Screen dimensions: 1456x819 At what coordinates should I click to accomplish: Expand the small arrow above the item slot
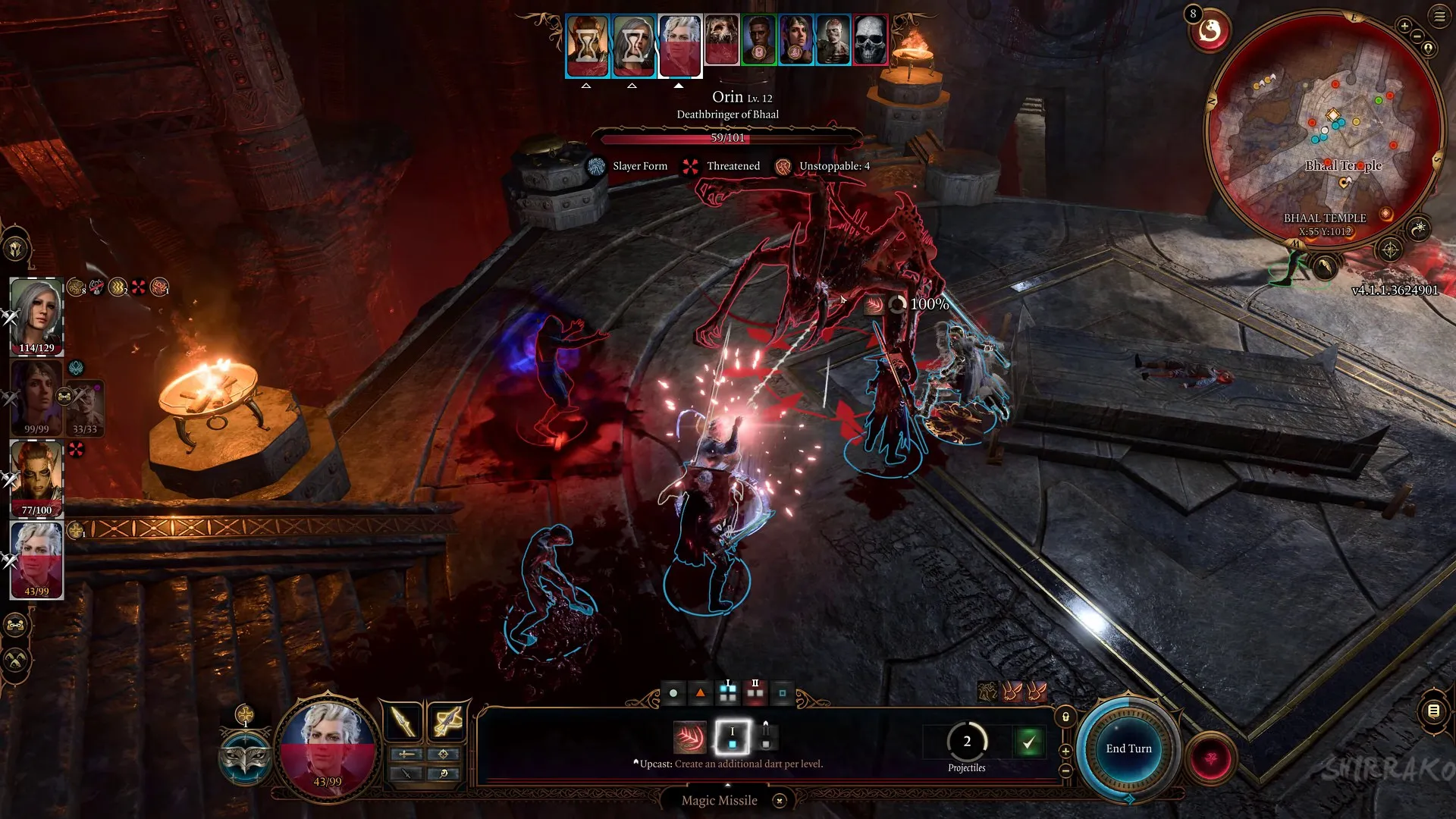[767, 723]
